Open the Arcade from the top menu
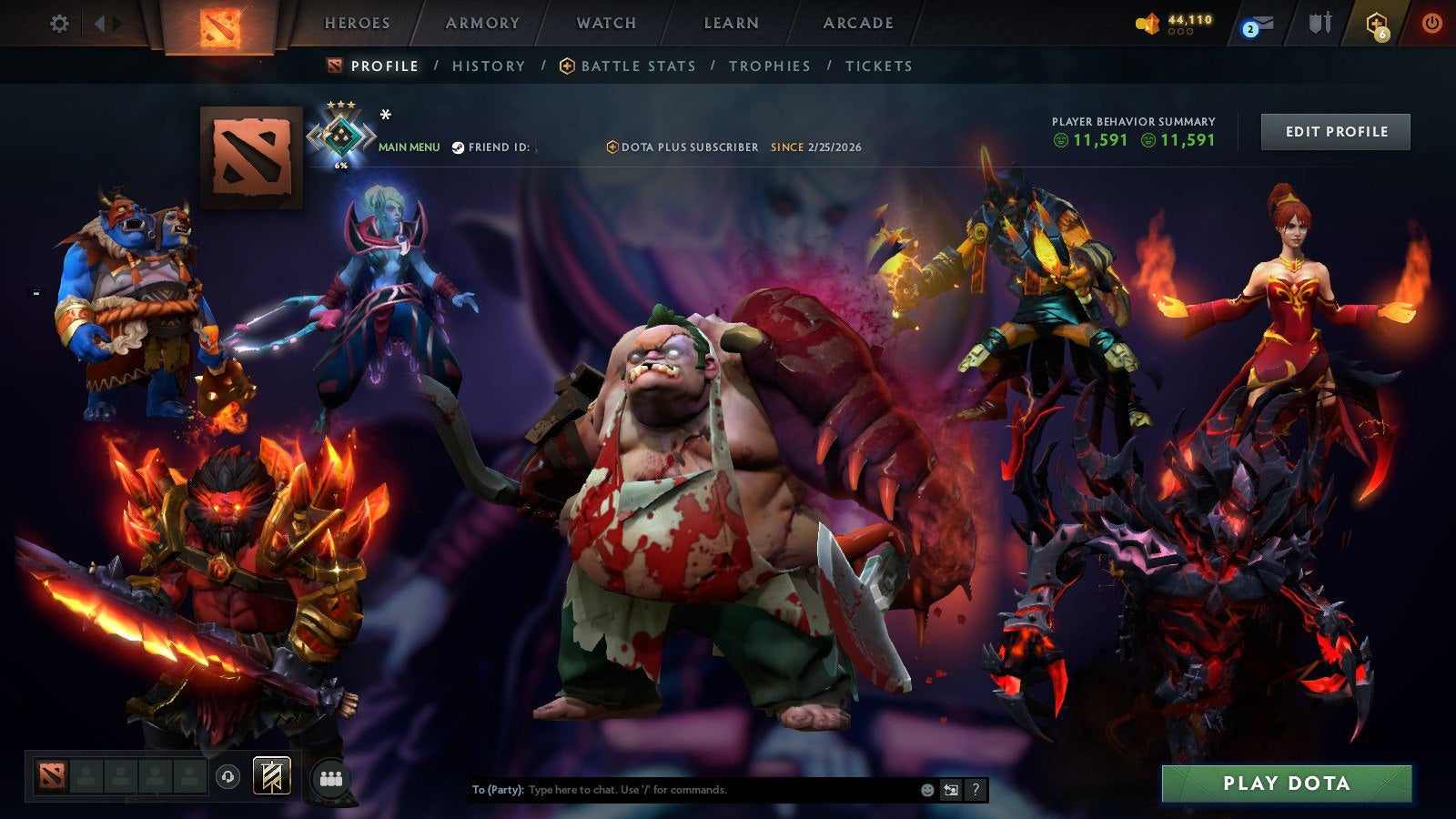 [x=856, y=23]
